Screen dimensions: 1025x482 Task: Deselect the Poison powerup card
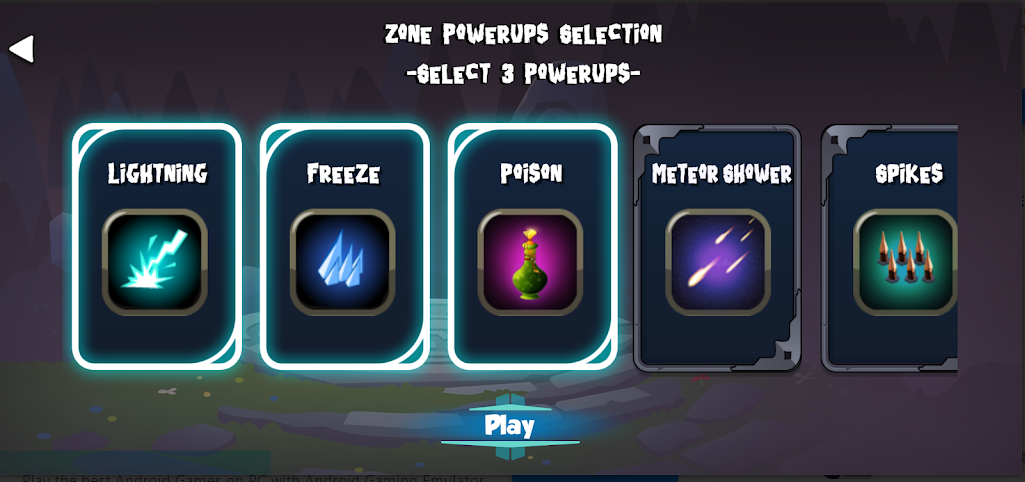(532, 246)
